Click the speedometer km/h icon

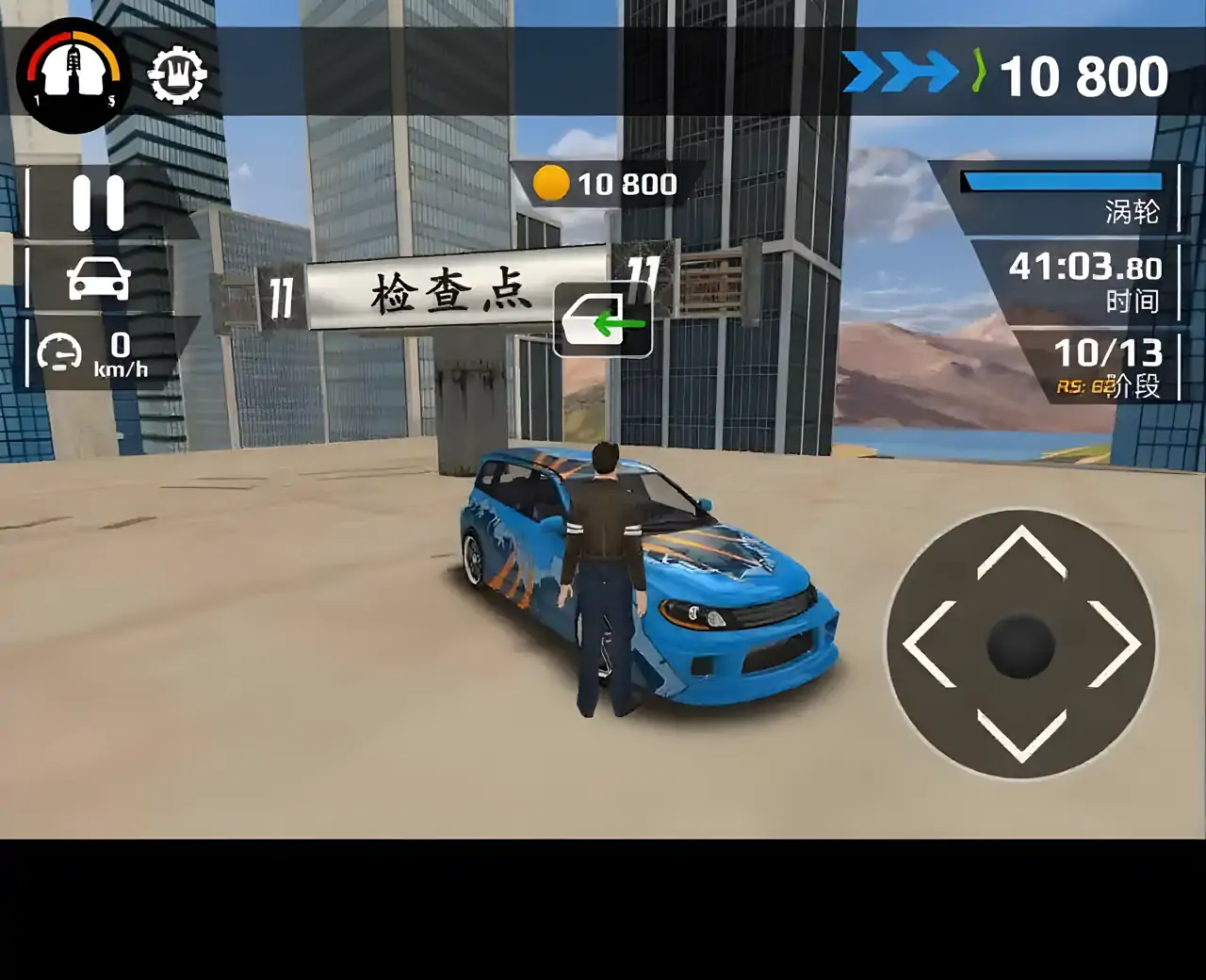(60, 354)
